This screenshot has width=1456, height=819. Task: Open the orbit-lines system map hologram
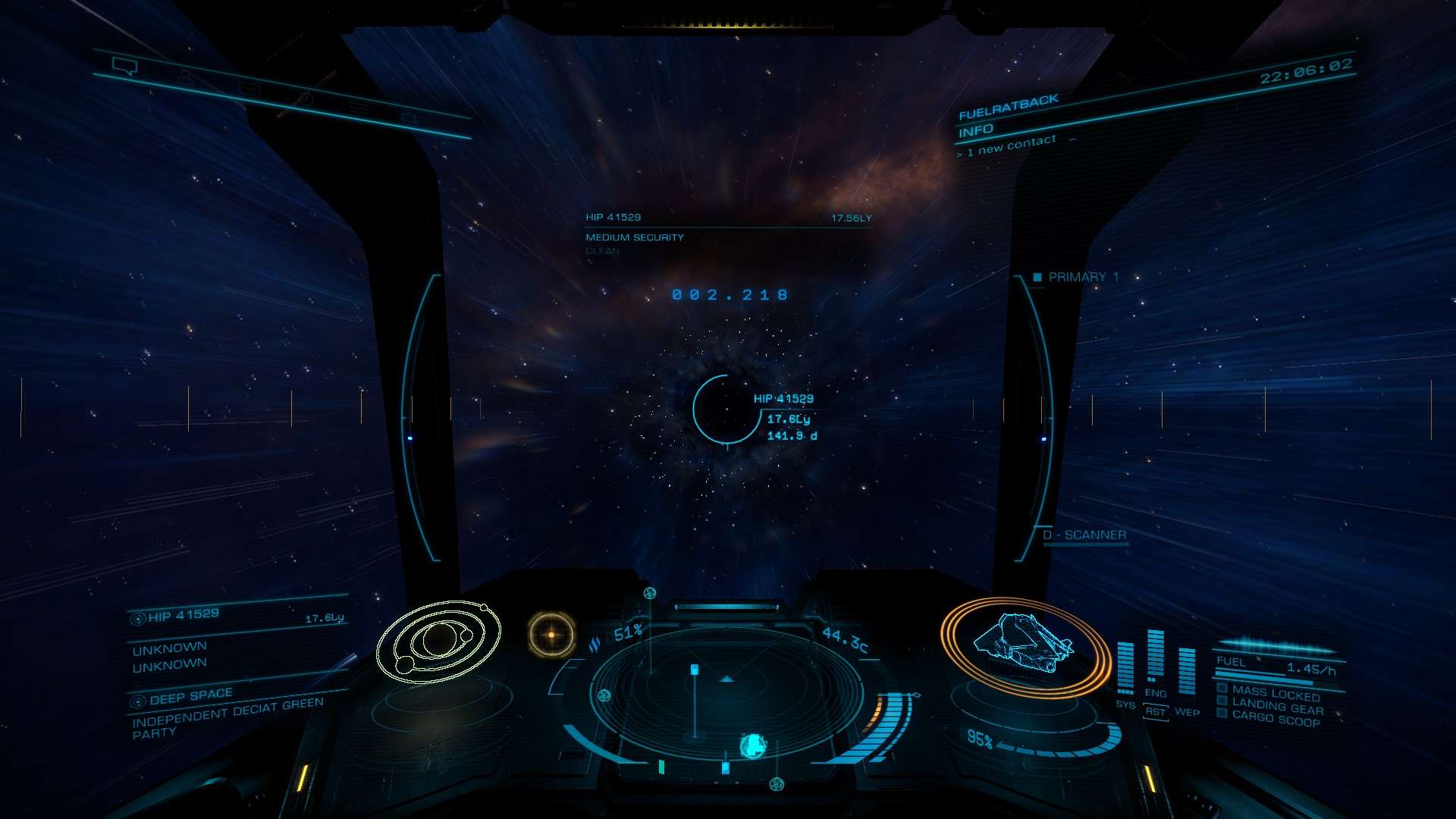coord(438,642)
